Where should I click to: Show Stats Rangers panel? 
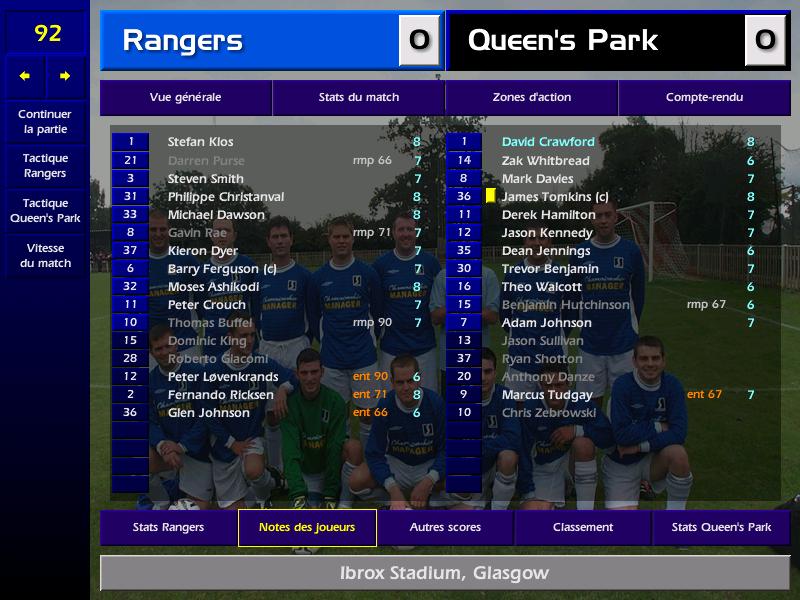pos(168,527)
